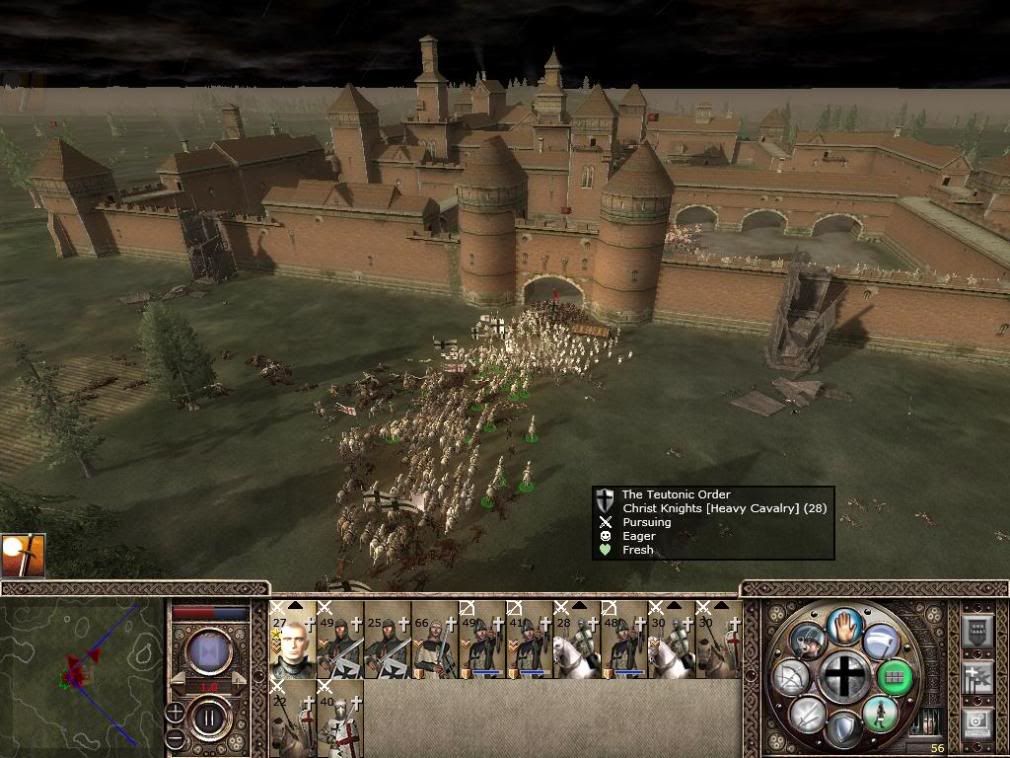The height and width of the screenshot is (758, 1010).
Task: Toggle the running soldier run button
Action: (880, 715)
